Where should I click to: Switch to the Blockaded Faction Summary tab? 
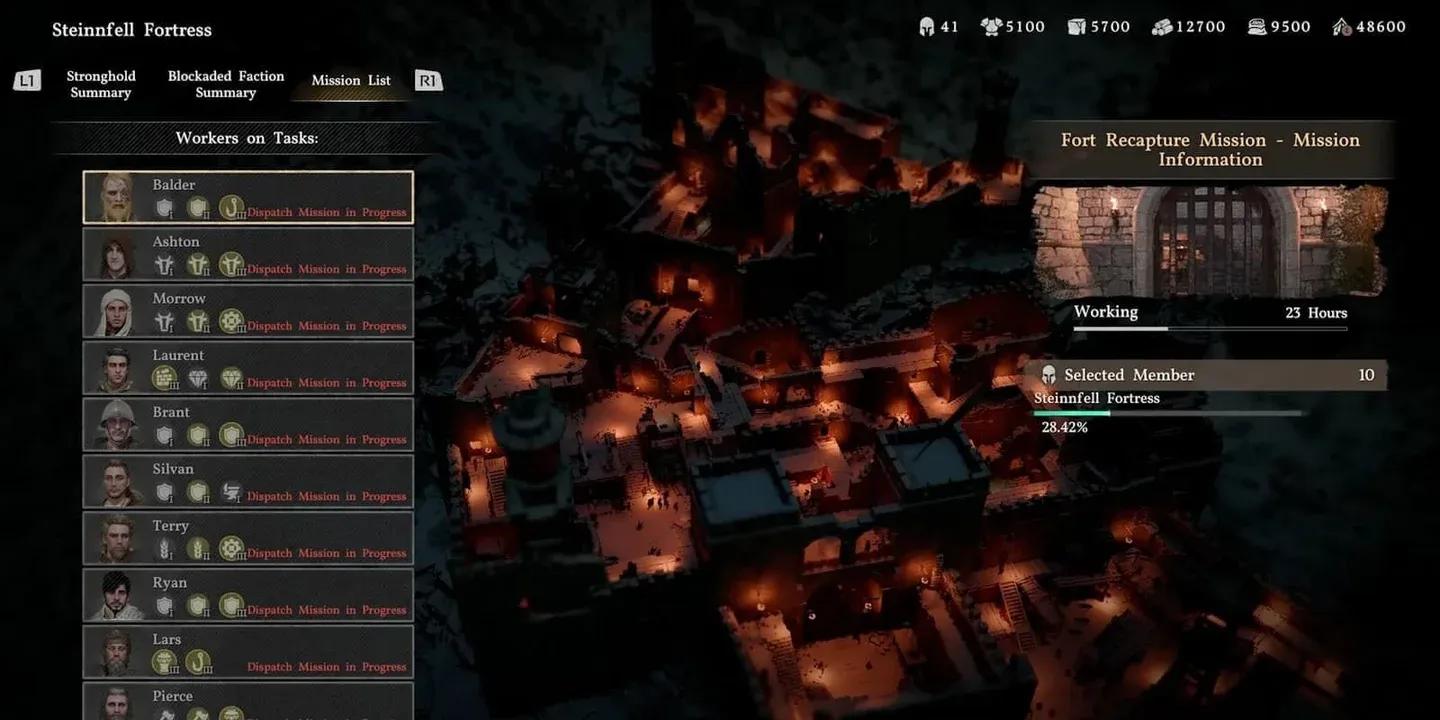tap(225, 84)
